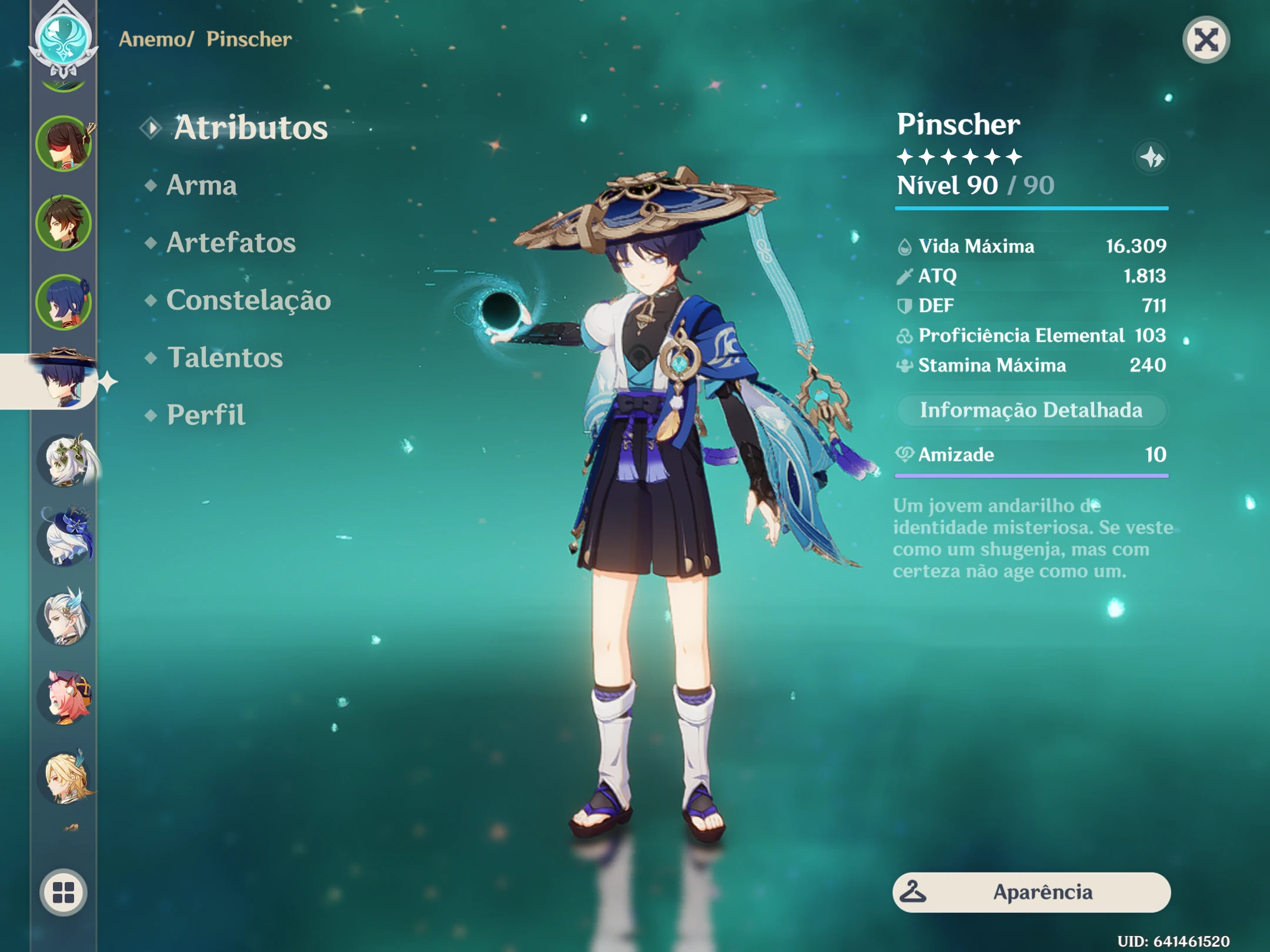Switch to the Constelação section

(249, 300)
